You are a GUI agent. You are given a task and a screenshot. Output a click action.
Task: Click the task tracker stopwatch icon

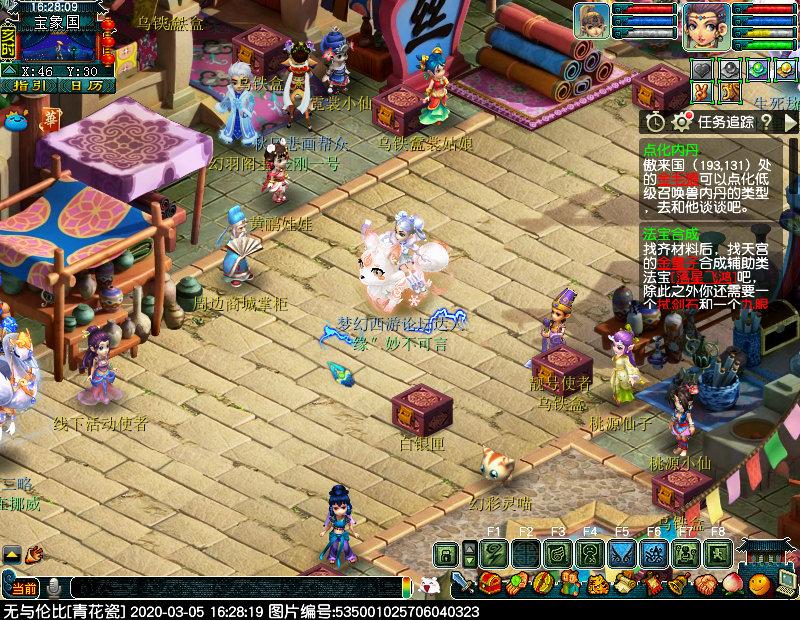[654, 122]
